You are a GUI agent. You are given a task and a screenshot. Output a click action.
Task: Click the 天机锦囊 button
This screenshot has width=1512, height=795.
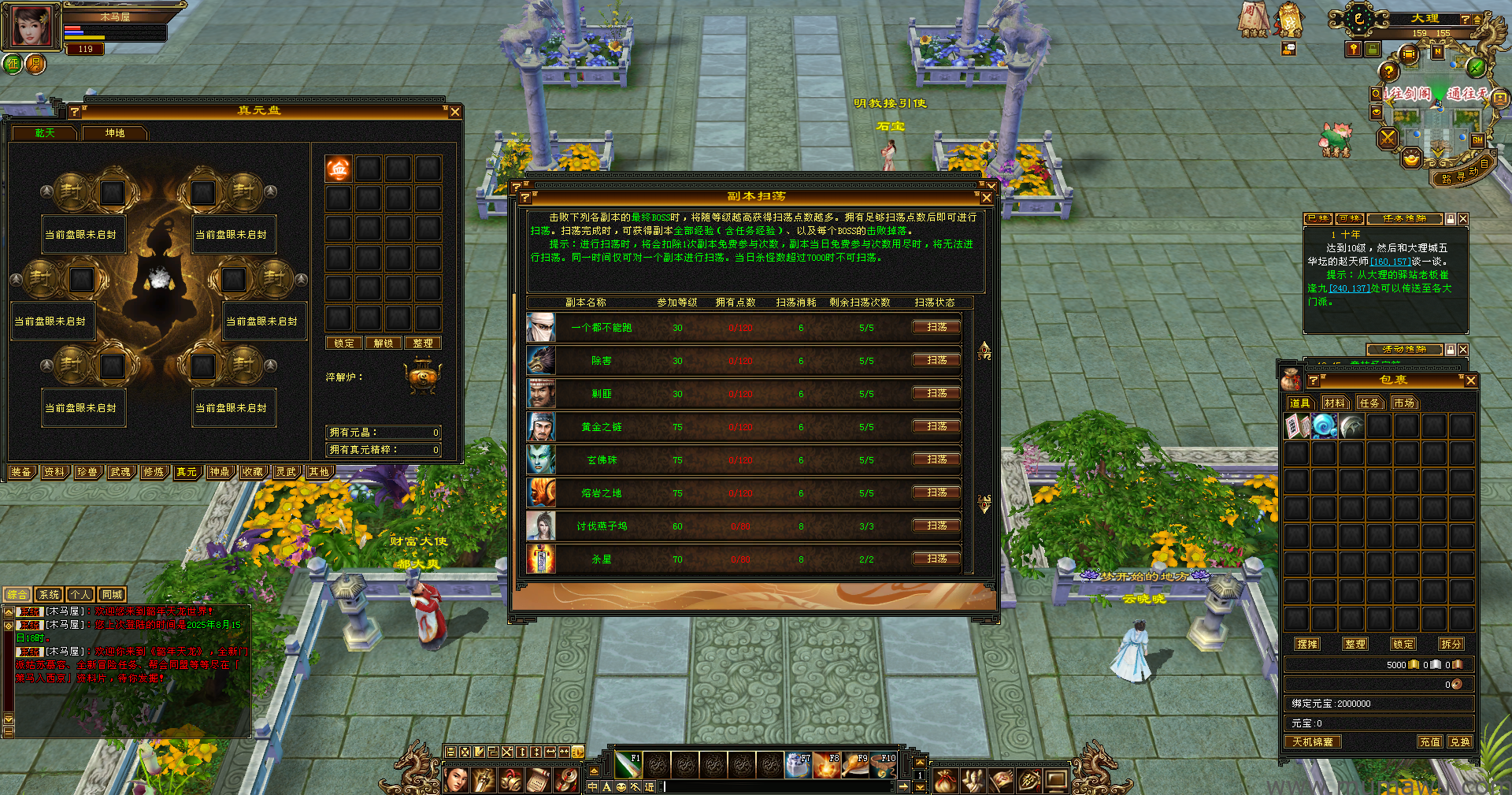(x=1313, y=742)
